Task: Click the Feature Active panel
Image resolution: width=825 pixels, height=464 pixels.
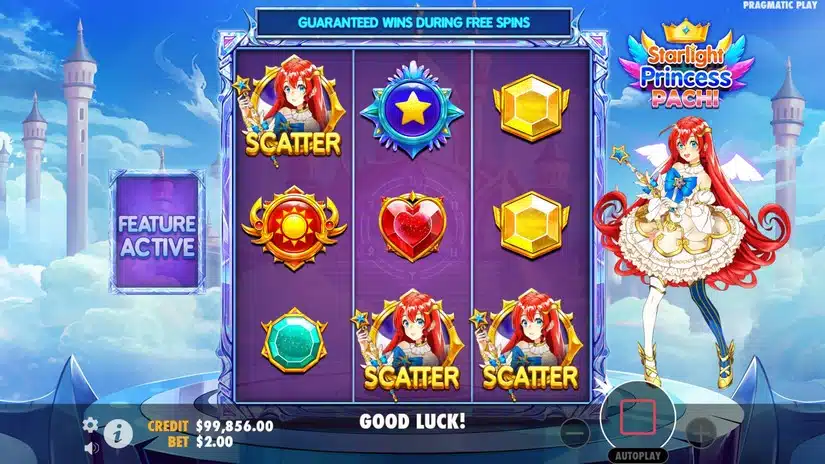Action: (x=158, y=232)
